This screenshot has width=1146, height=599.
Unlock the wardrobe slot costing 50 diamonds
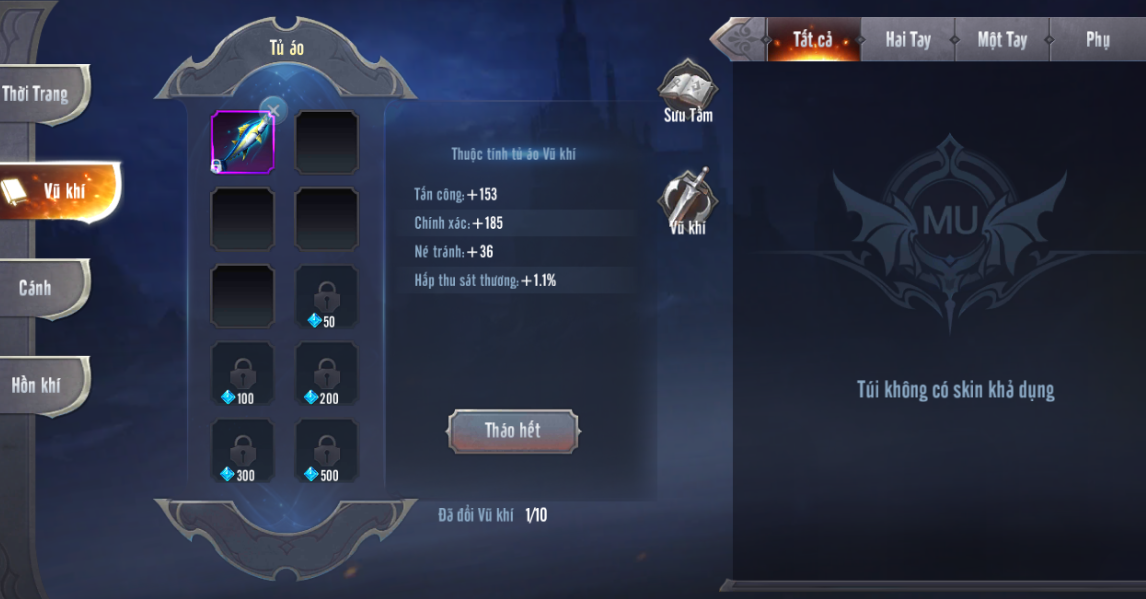326,297
